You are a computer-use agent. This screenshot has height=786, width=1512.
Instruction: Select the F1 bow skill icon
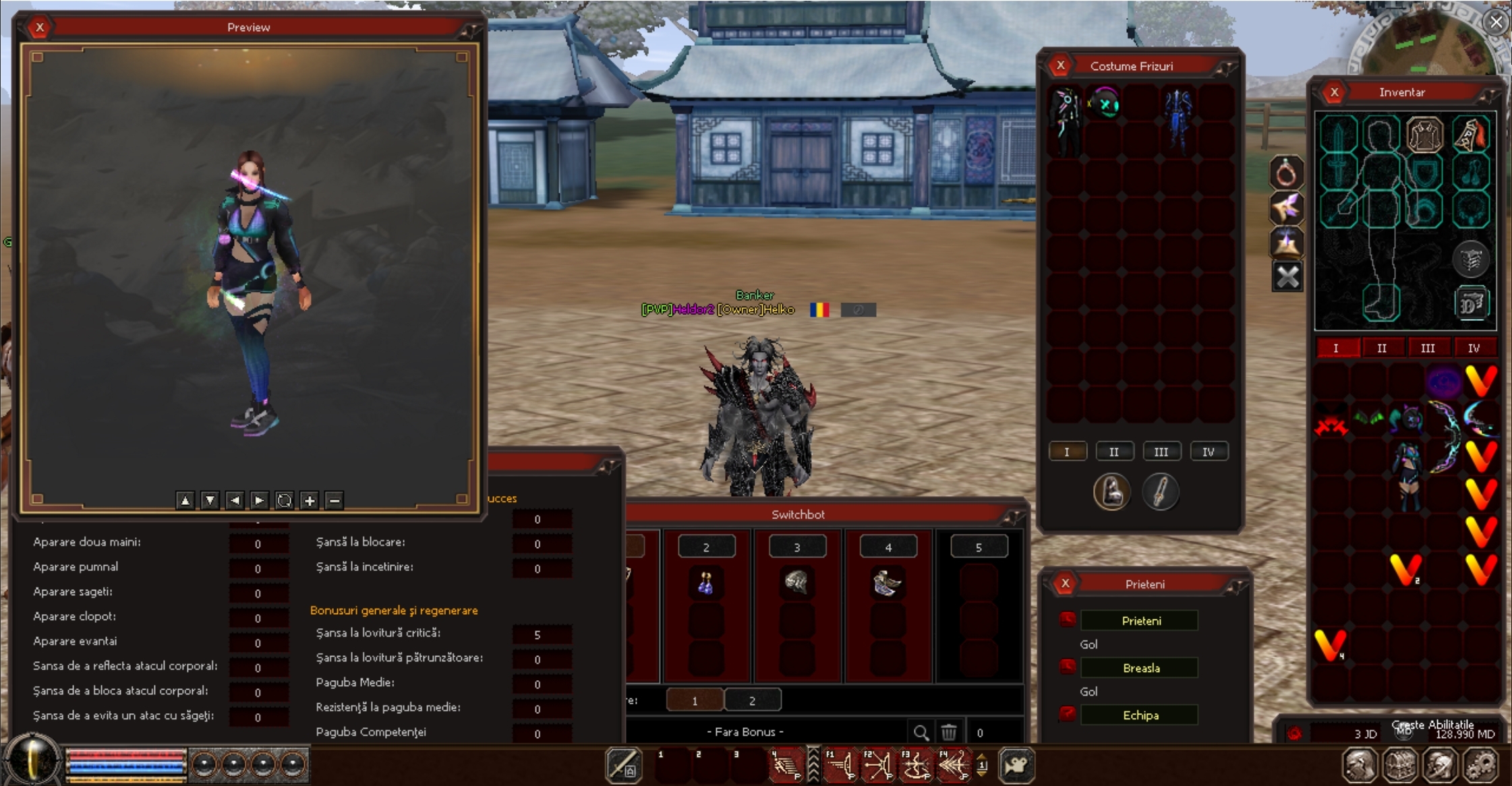tap(841, 765)
